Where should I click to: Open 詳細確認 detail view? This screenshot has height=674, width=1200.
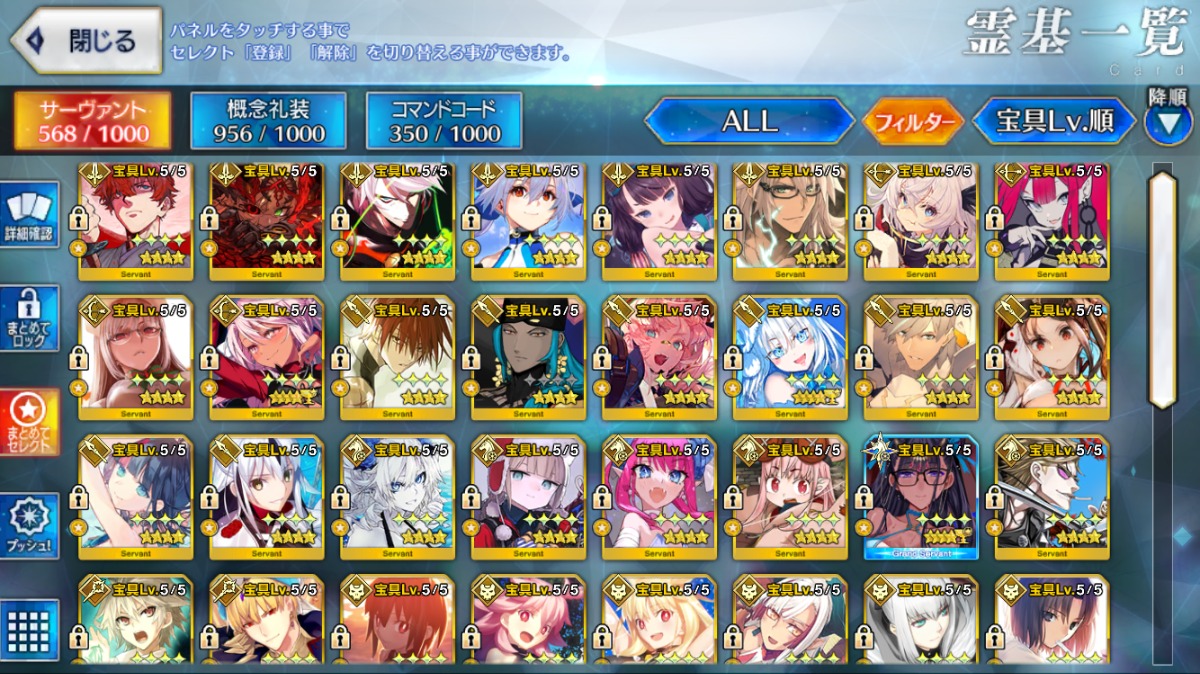coord(30,216)
